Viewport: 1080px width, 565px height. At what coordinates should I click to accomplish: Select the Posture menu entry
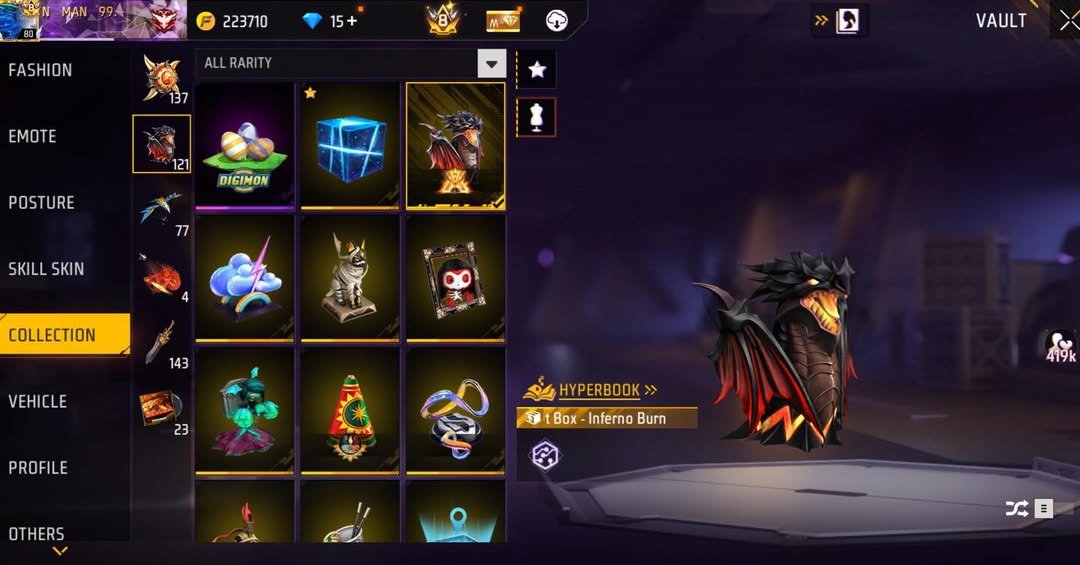pos(41,202)
